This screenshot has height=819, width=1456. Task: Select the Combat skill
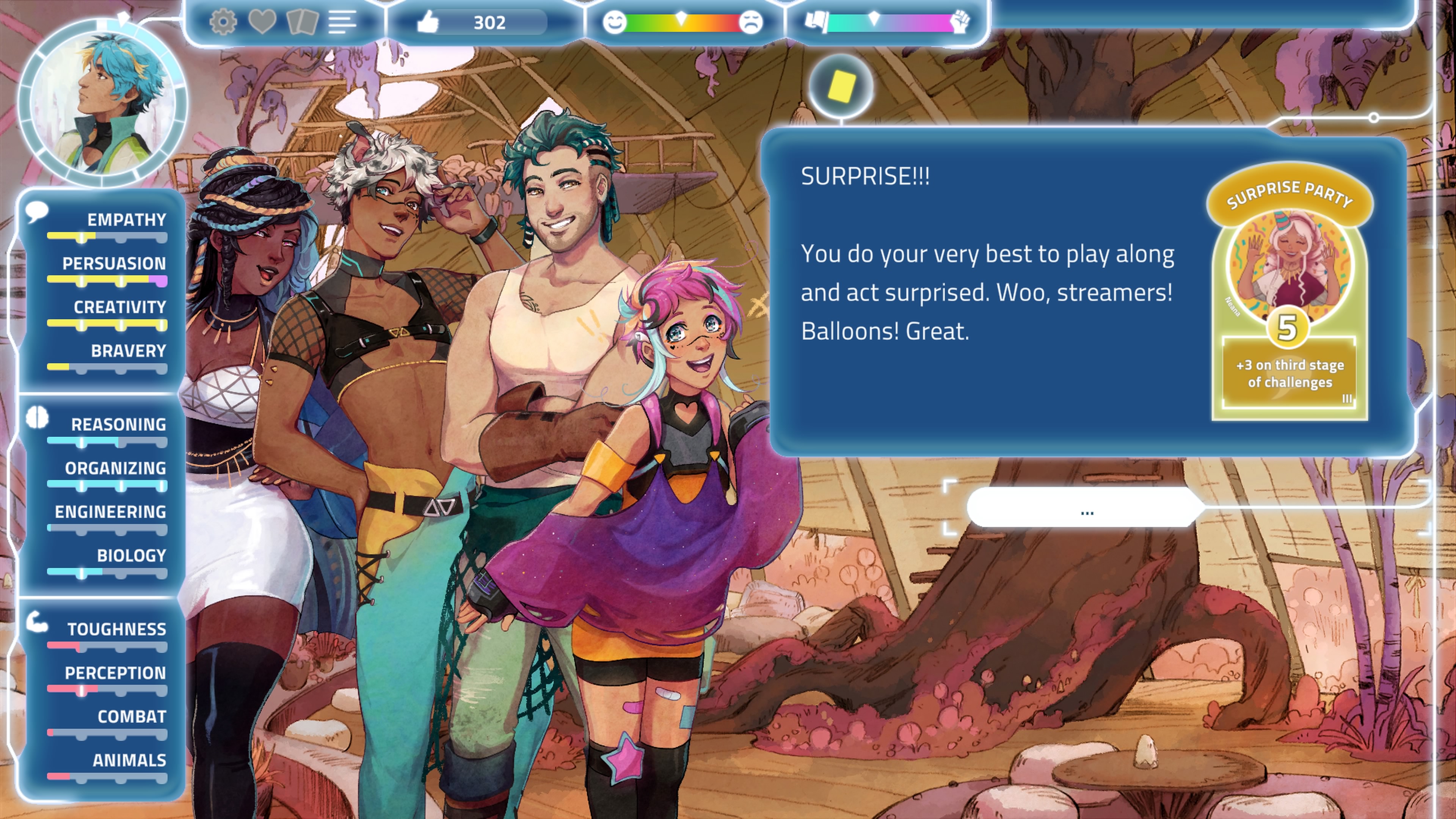131,717
